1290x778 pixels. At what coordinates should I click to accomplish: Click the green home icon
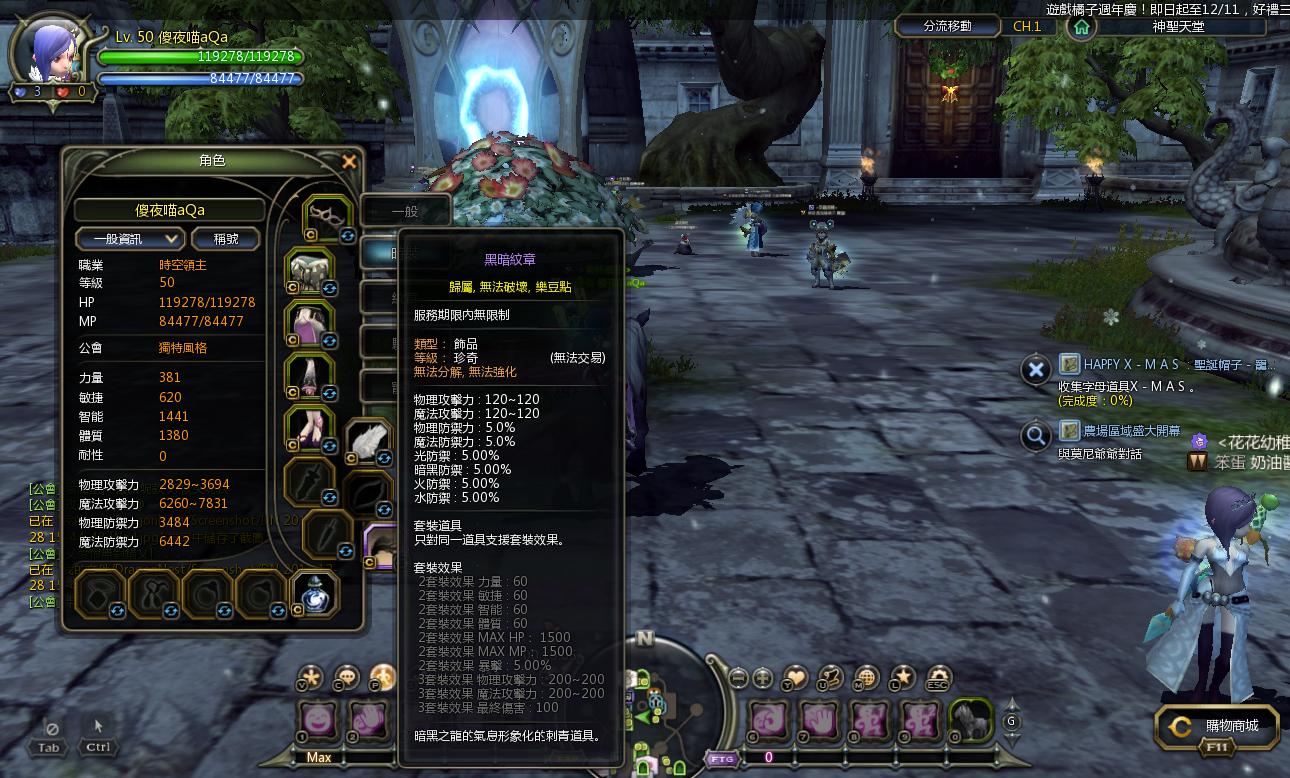click(1080, 27)
